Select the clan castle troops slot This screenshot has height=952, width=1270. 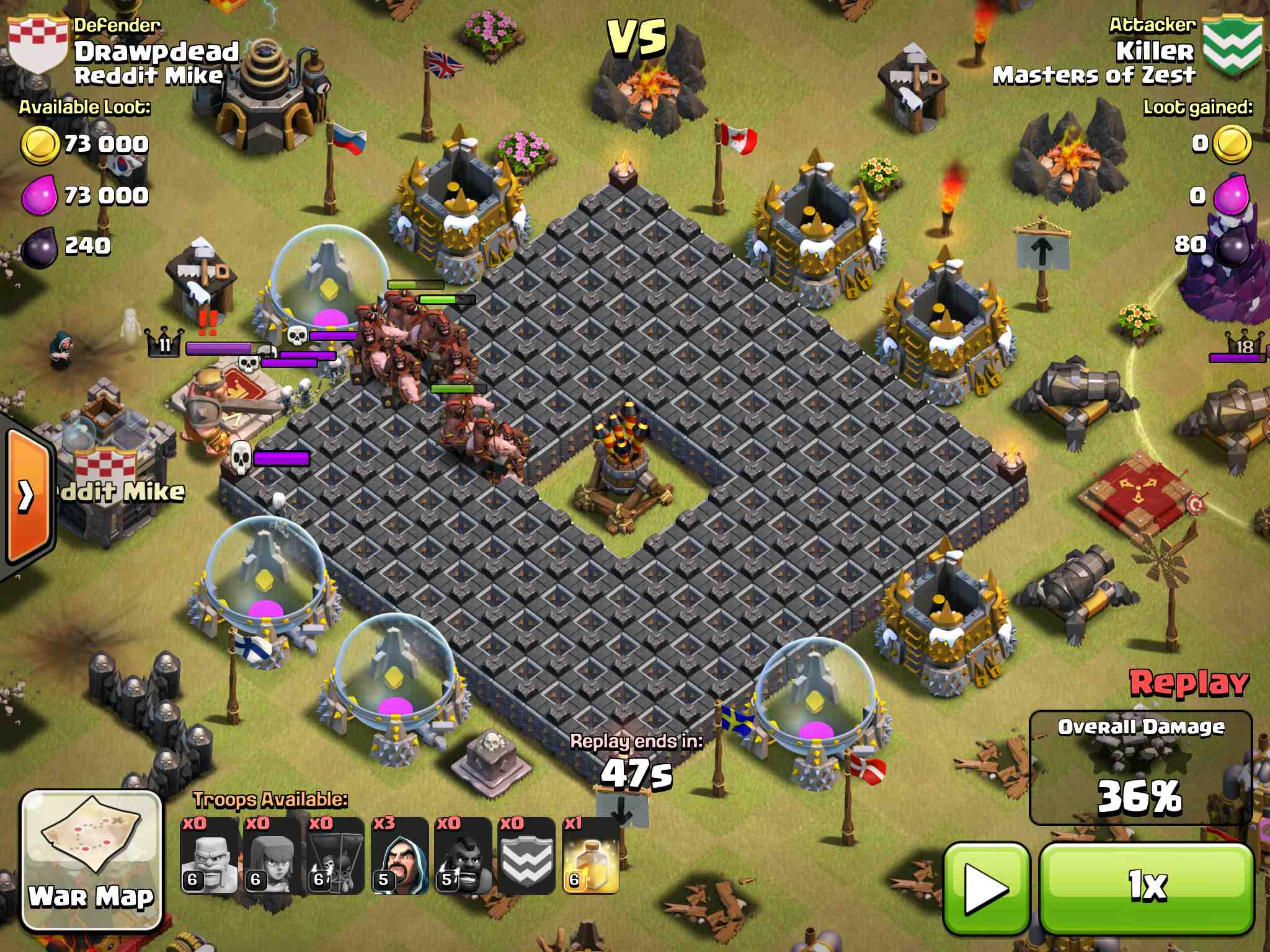point(526,856)
